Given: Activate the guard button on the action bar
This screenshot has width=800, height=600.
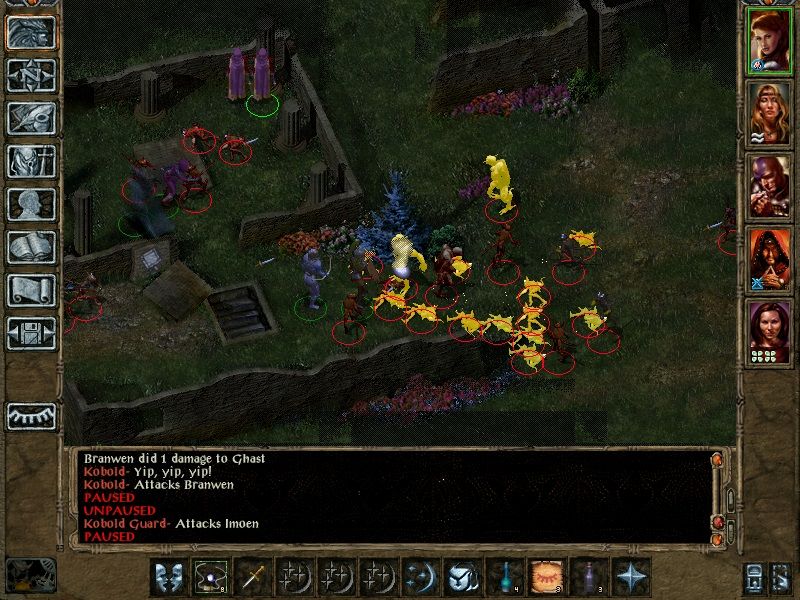Looking at the screenshot, I should tap(167, 578).
